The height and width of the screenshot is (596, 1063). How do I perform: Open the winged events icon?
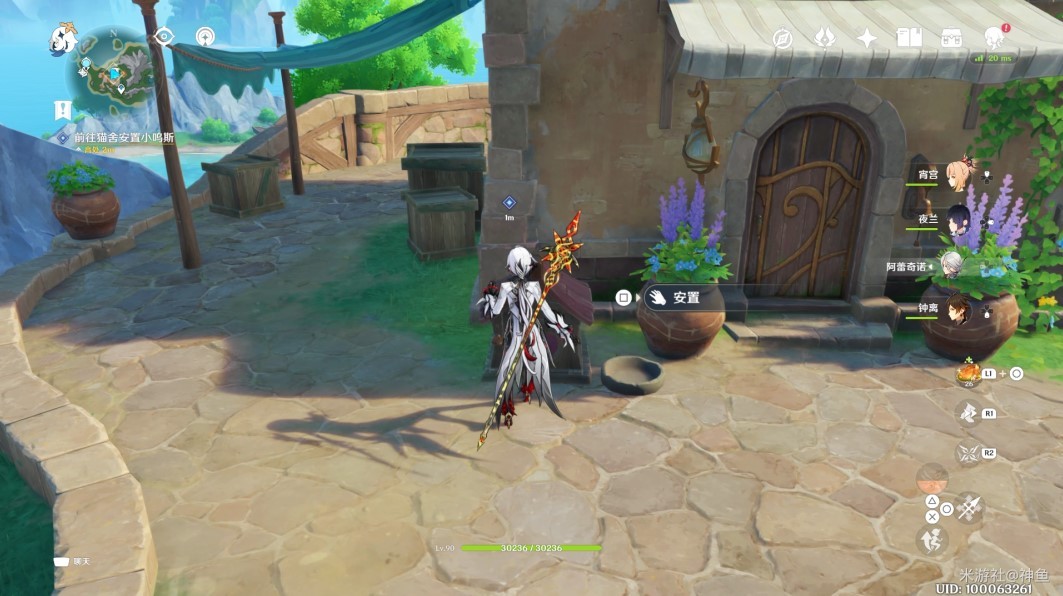coord(824,38)
